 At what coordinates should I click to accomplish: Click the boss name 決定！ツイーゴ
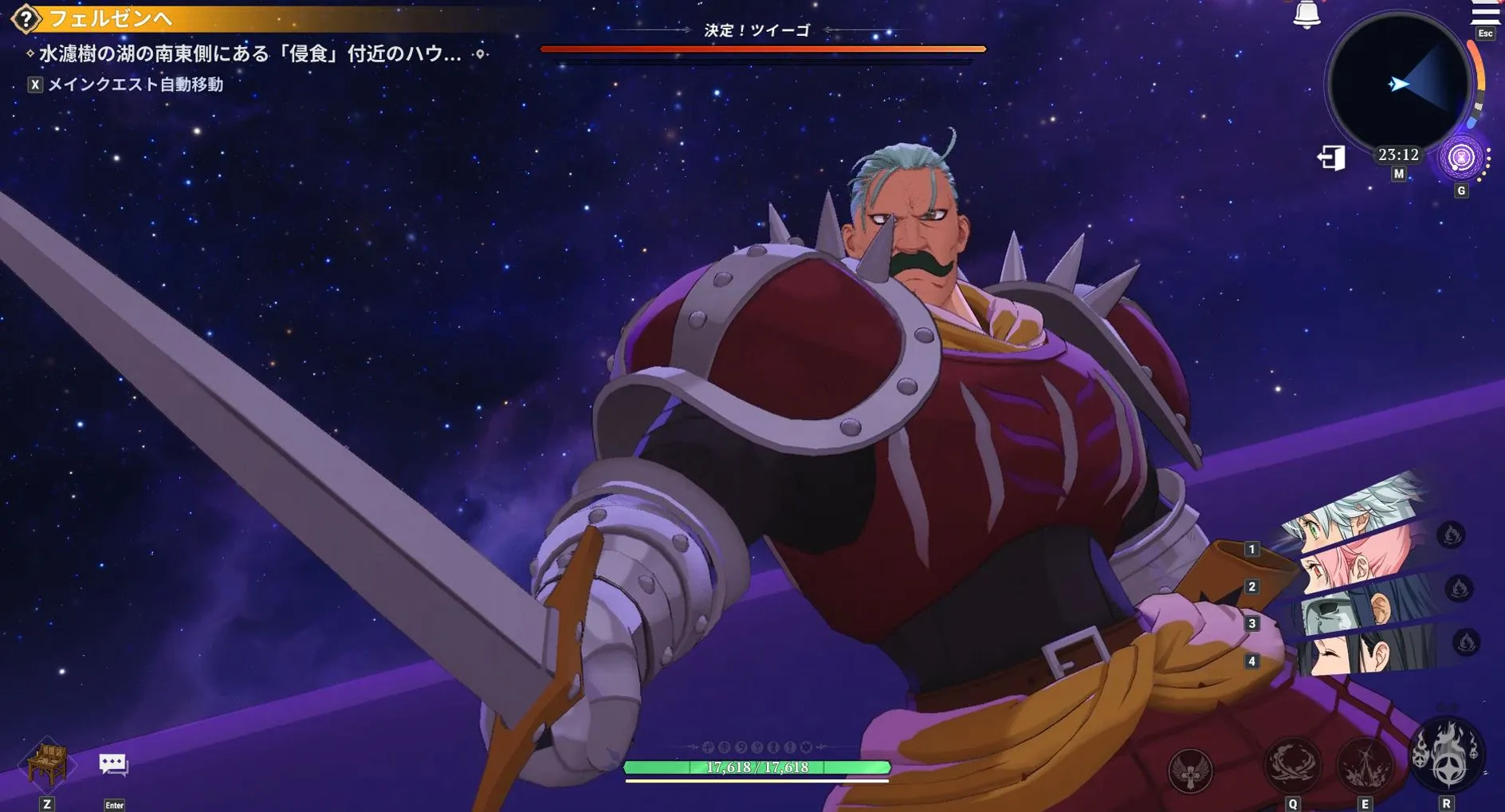pos(756,29)
